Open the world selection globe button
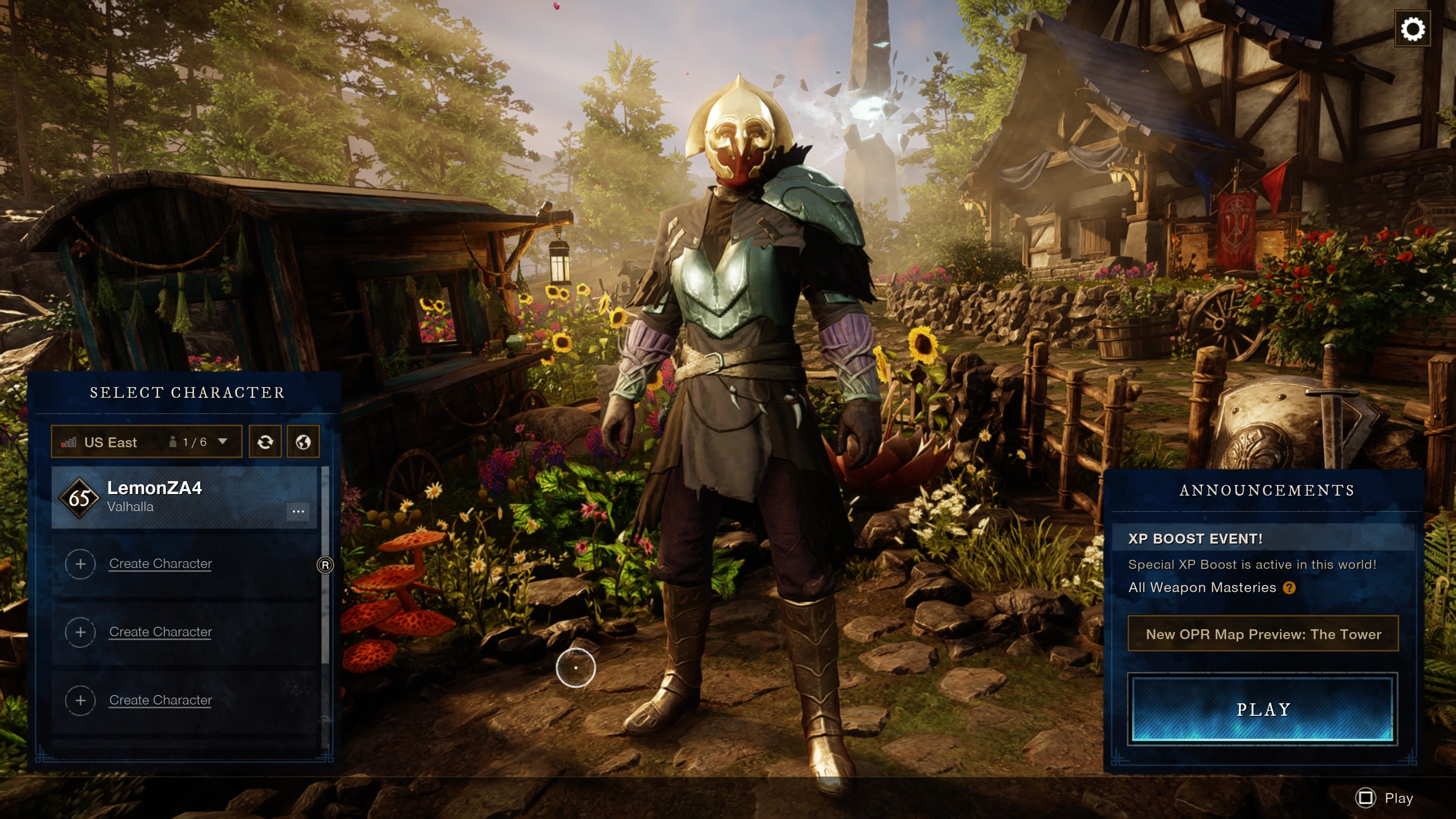This screenshot has width=1456, height=819. [303, 441]
